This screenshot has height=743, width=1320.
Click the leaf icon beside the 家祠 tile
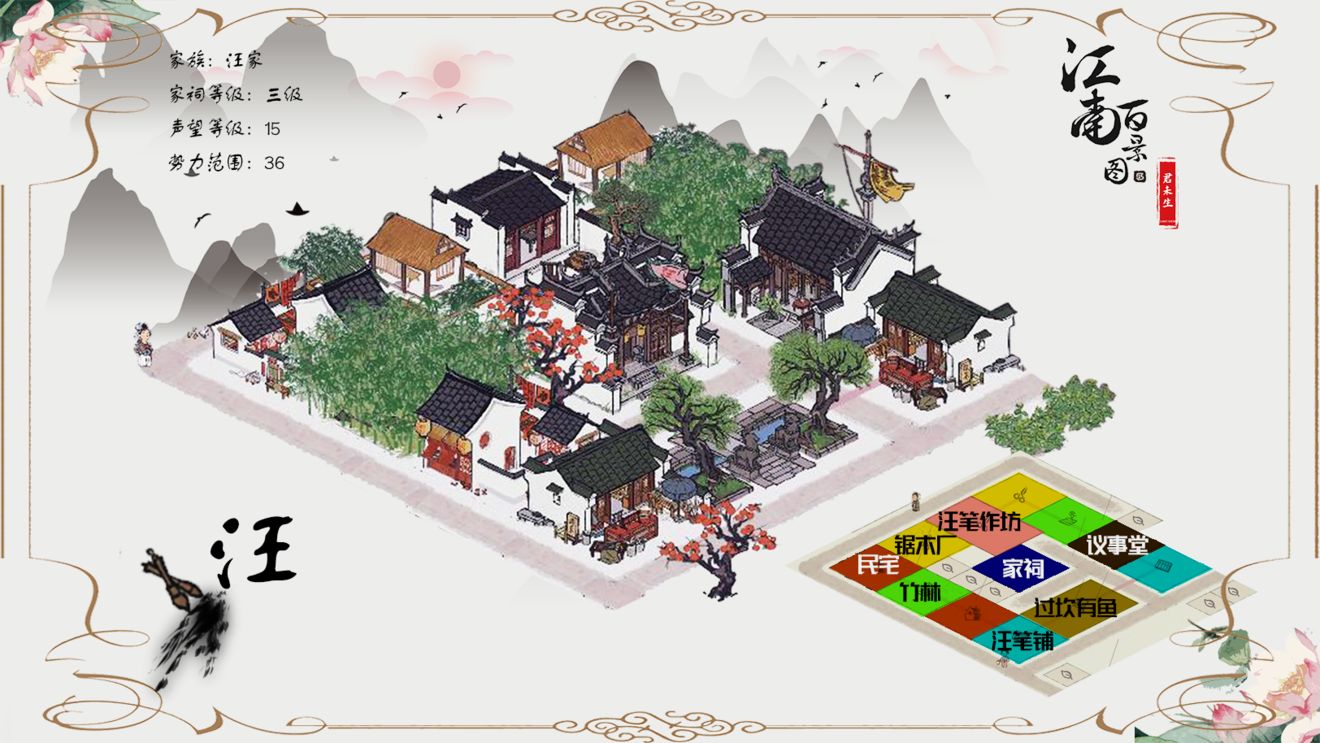(993, 591)
